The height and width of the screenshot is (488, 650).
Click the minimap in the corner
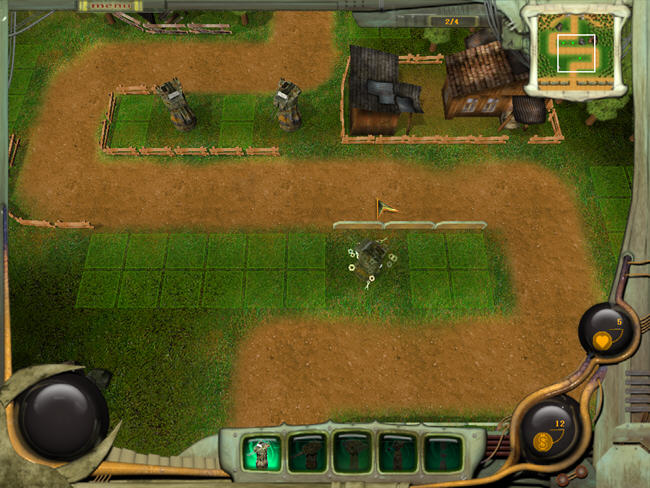[x=576, y=49]
